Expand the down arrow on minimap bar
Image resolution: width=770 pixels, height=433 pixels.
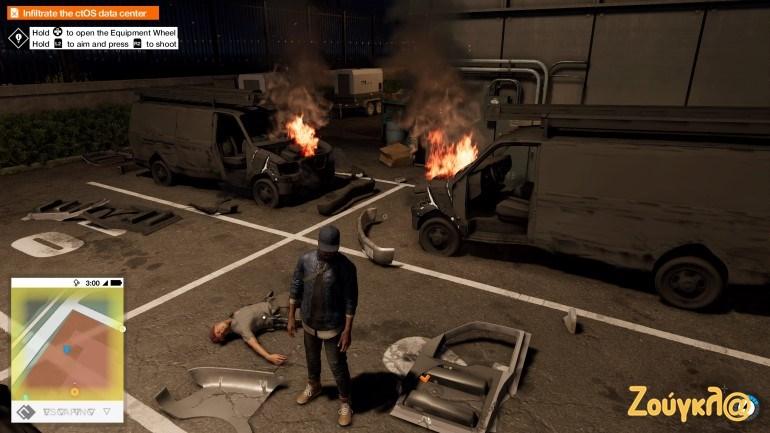click(108, 411)
